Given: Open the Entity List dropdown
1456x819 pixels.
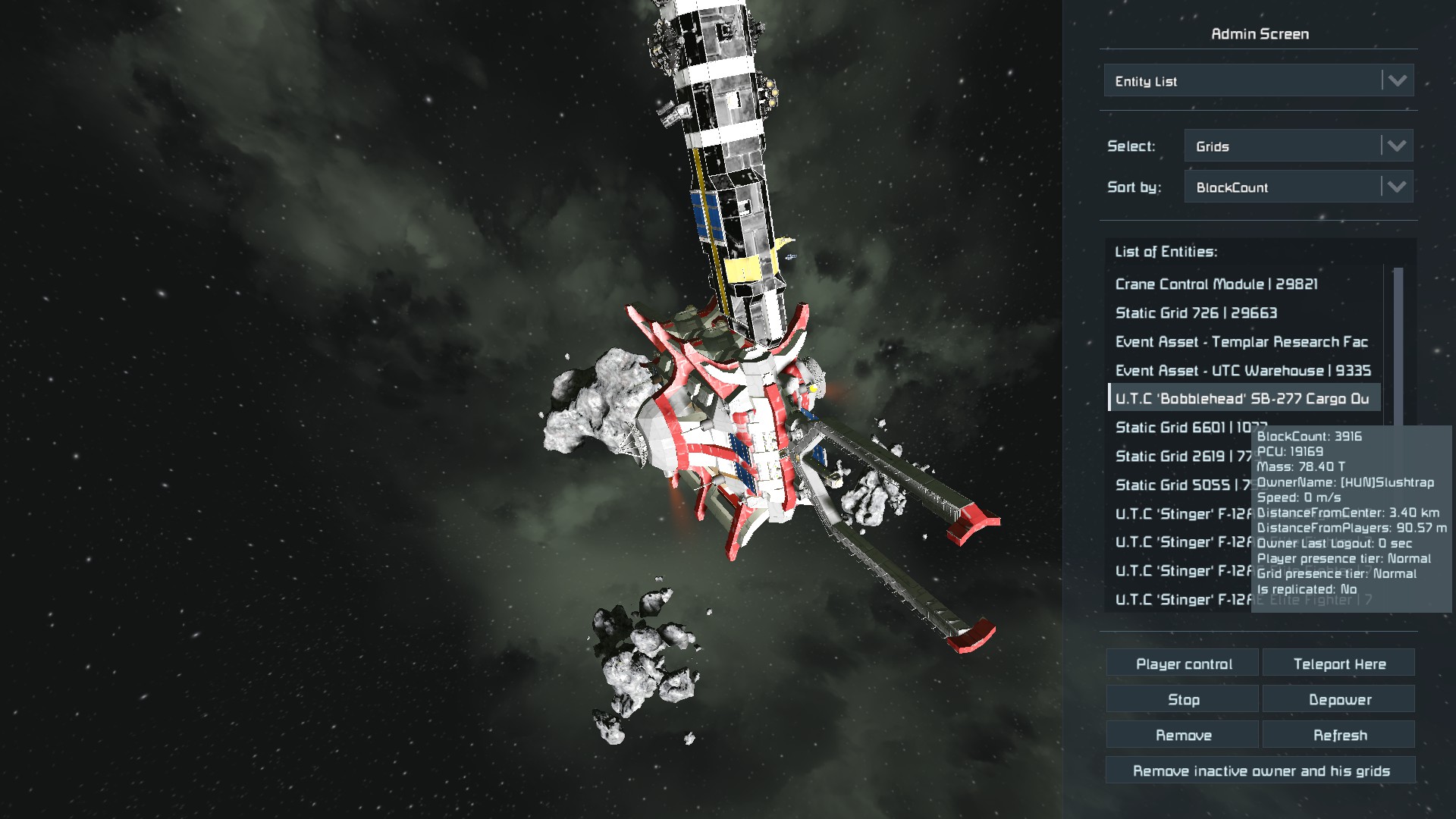Looking at the screenshot, I should click(x=1258, y=81).
